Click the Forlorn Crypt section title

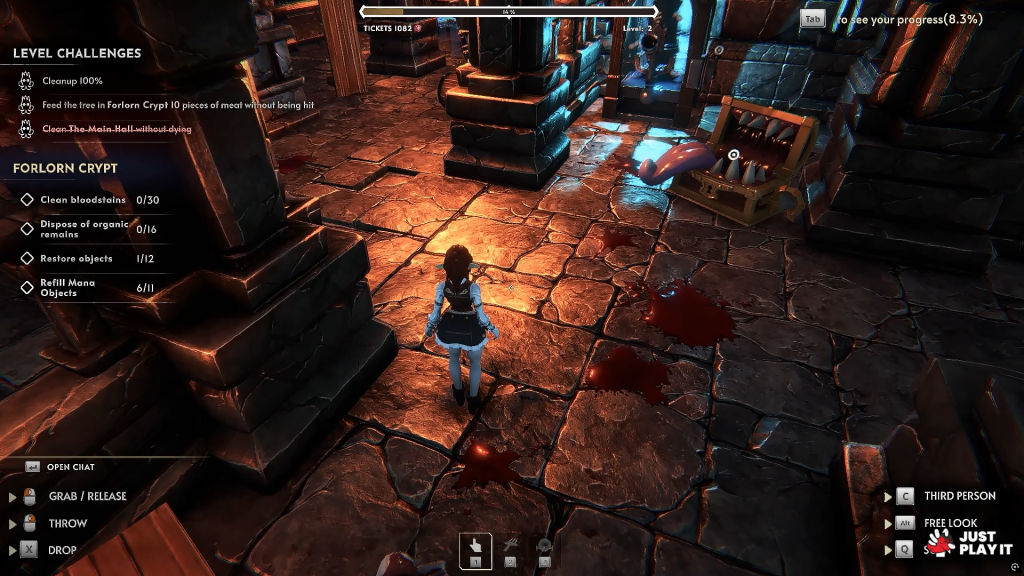[65, 168]
